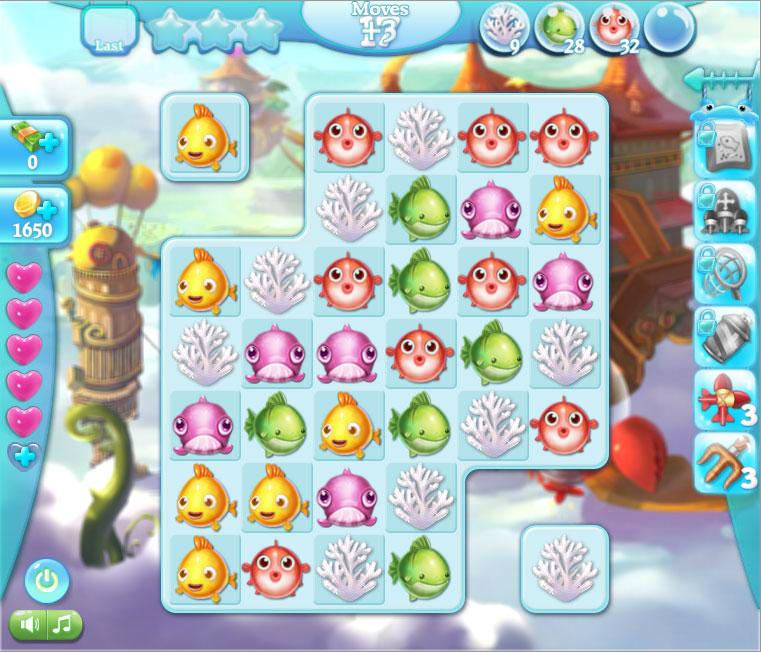
Task: Click the Last booster slot
Action: click(x=108, y=31)
